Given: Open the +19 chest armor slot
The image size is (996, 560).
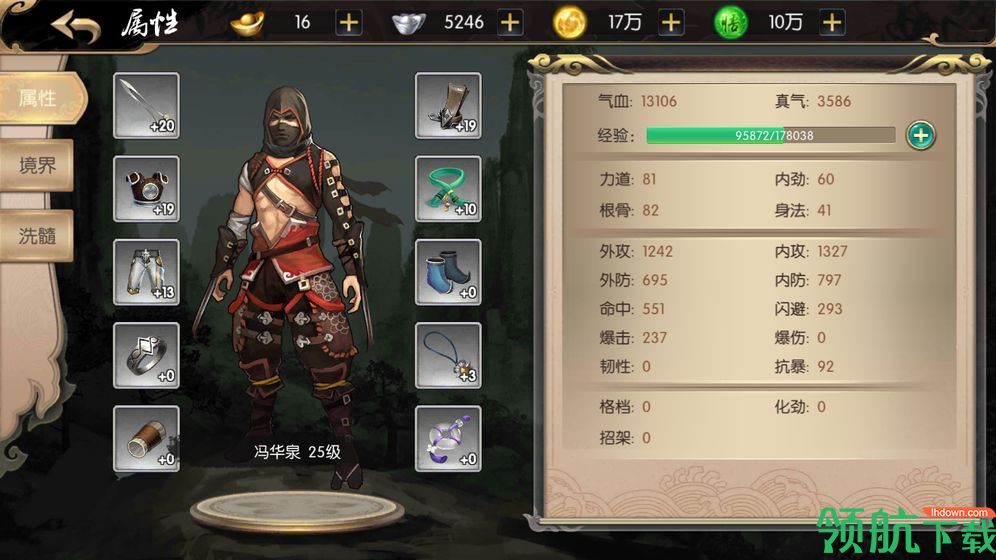Looking at the screenshot, I should point(147,189).
